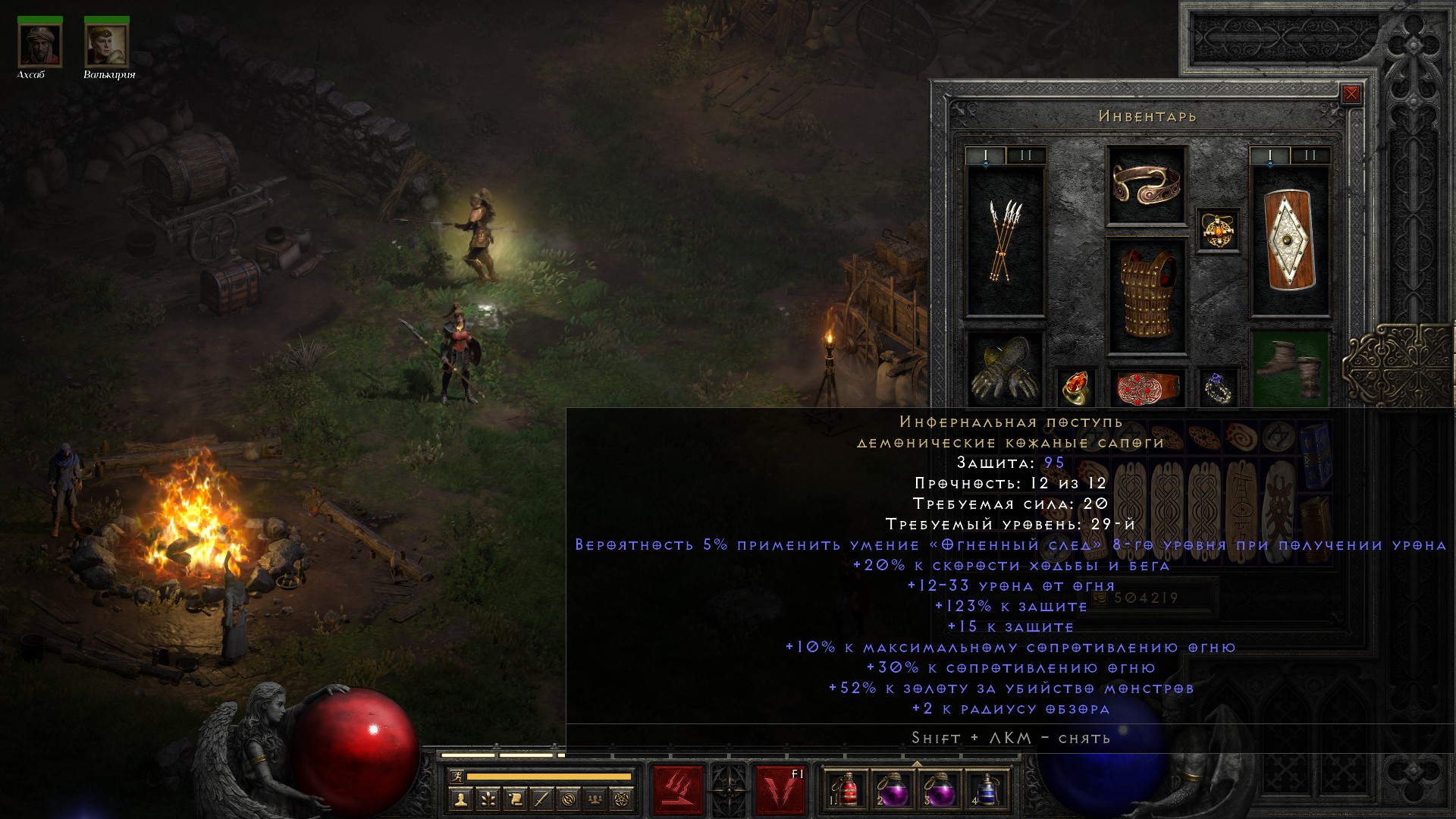Switch to weapon set II above the shield
Screen dimensions: 1456x819
click(x=1310, y=155)
